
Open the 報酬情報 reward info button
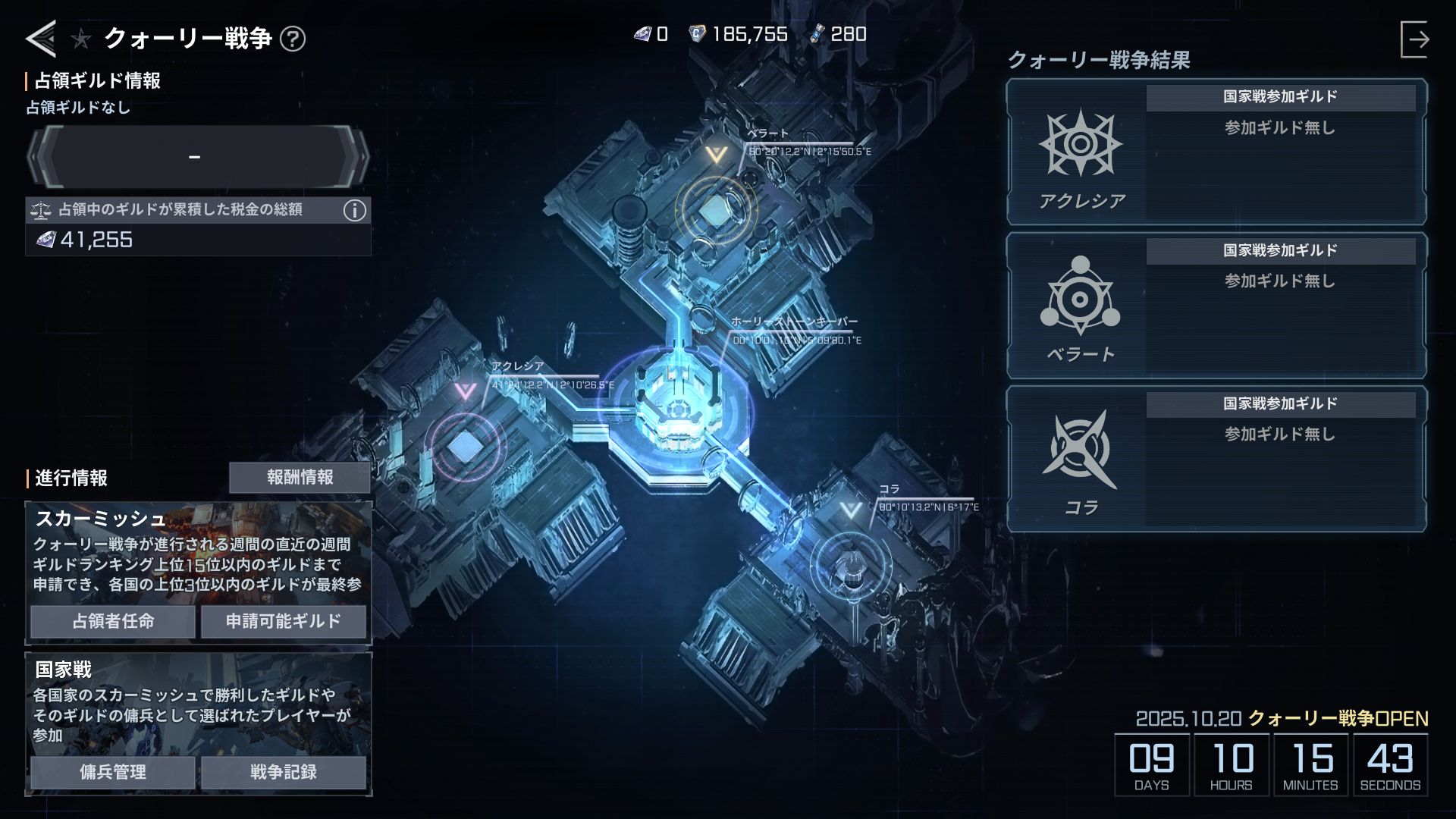click(x=300, y=477)
